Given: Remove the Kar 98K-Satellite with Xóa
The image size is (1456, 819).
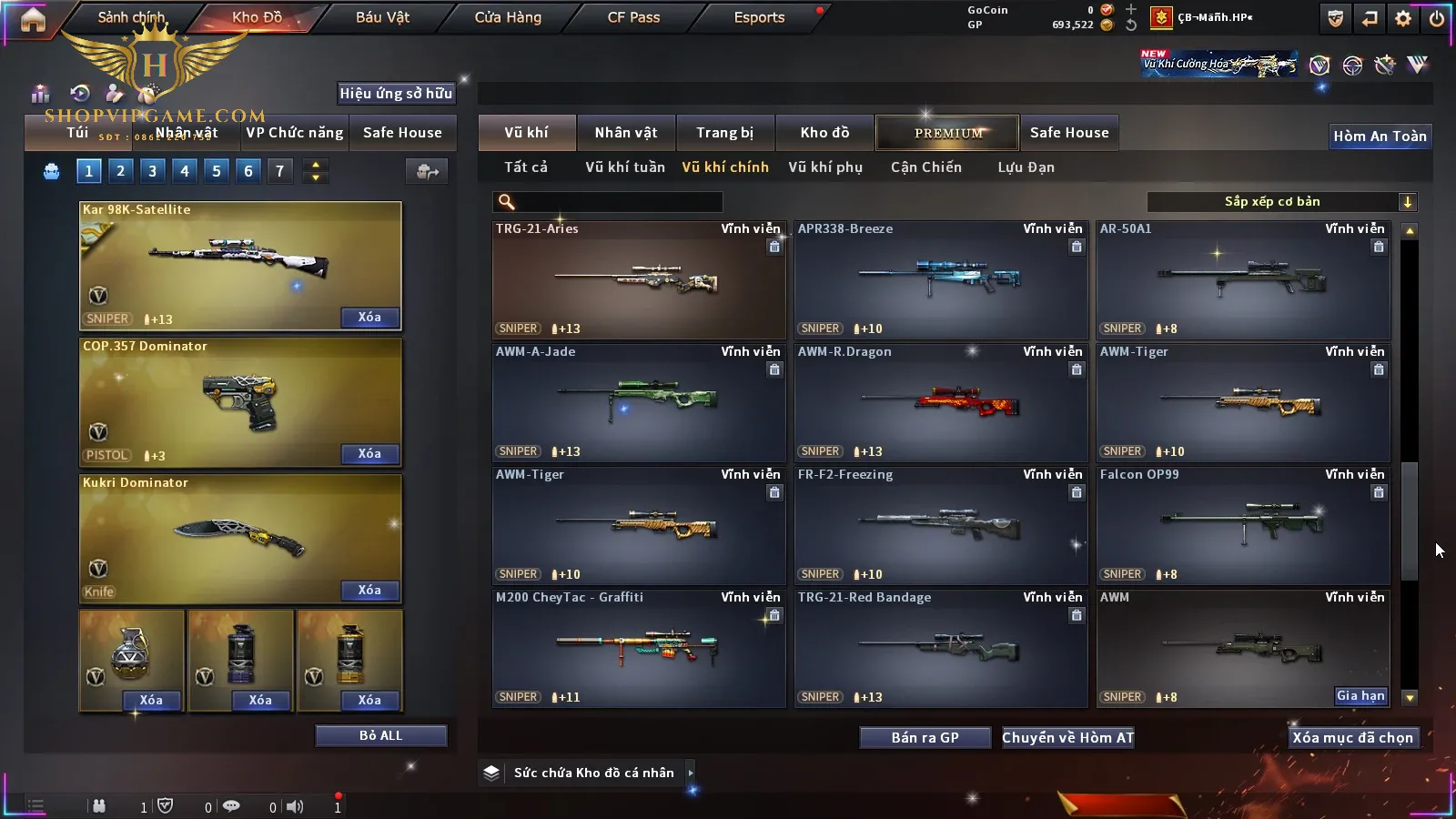Looking at the screenshot, I should 369,318.
